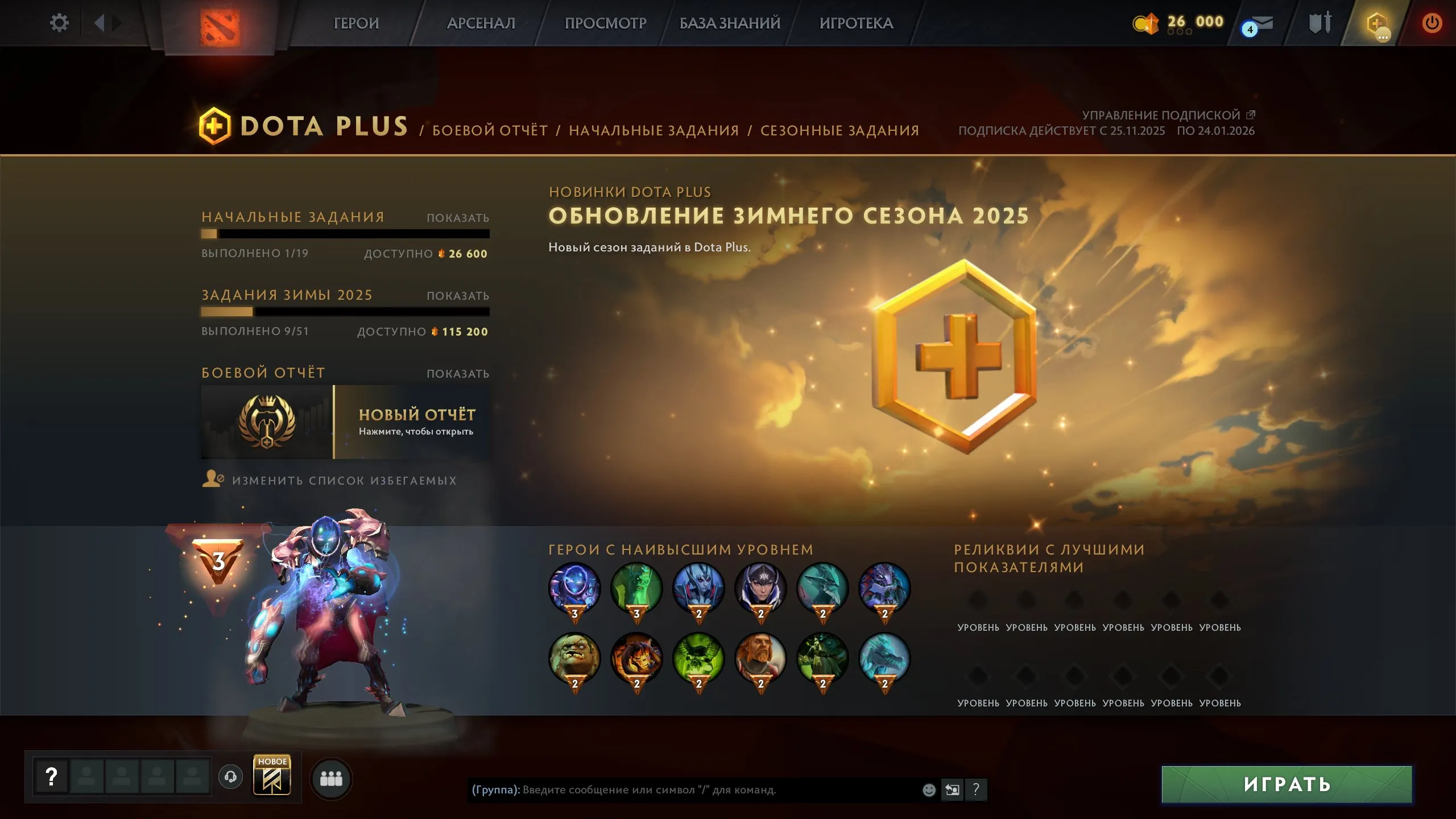The height and width of the screenshot is (819, 1456).
Task: Open the Dota Plus hexagon icon in top bar
Action: tap(1377, 24)
